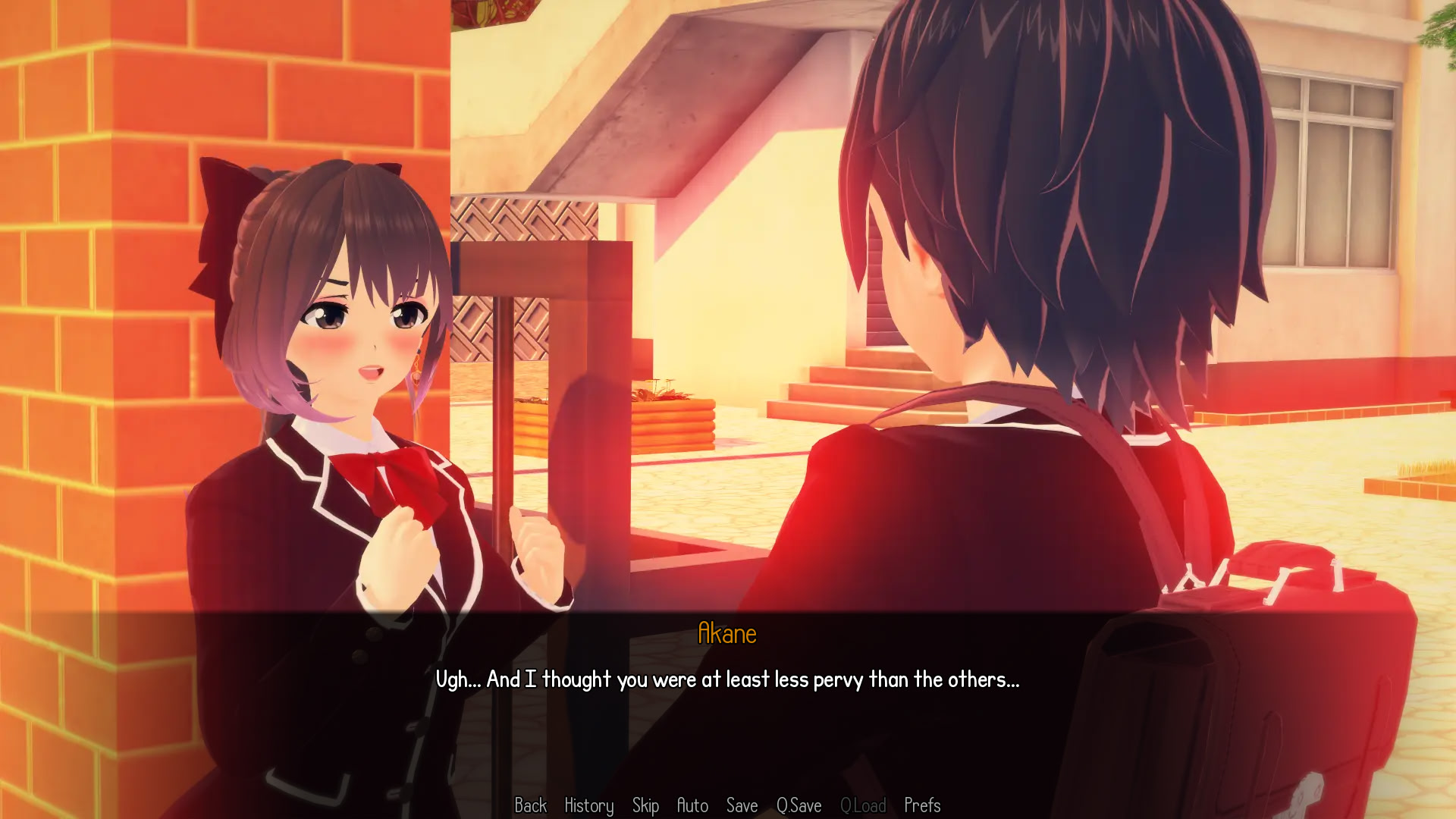
Task: Click the quick menu bar
Action: pyautogui.click(x=728, y=806)
